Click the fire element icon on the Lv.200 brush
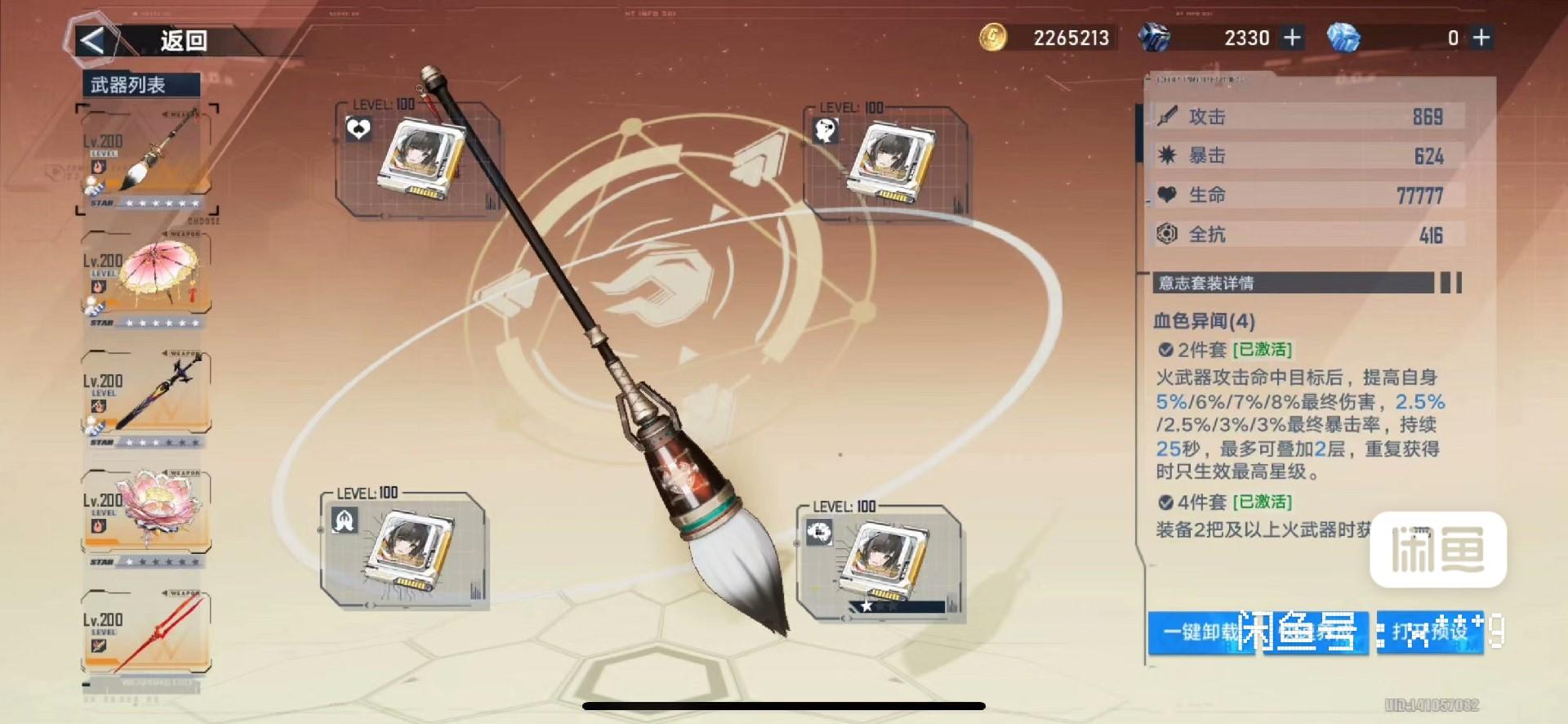This screenshot has height=724, width=1568. 98,165
